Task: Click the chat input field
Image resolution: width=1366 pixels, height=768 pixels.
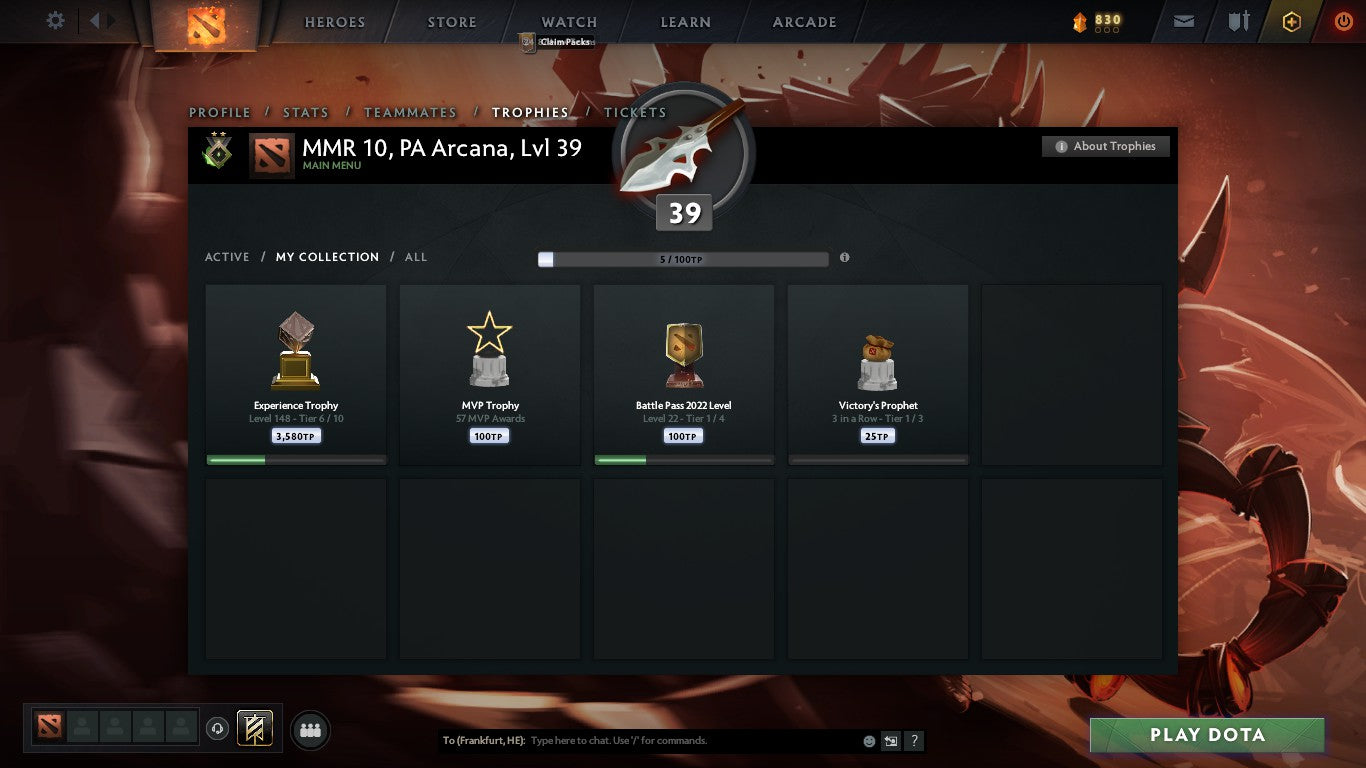Action: tap(650, 741)
